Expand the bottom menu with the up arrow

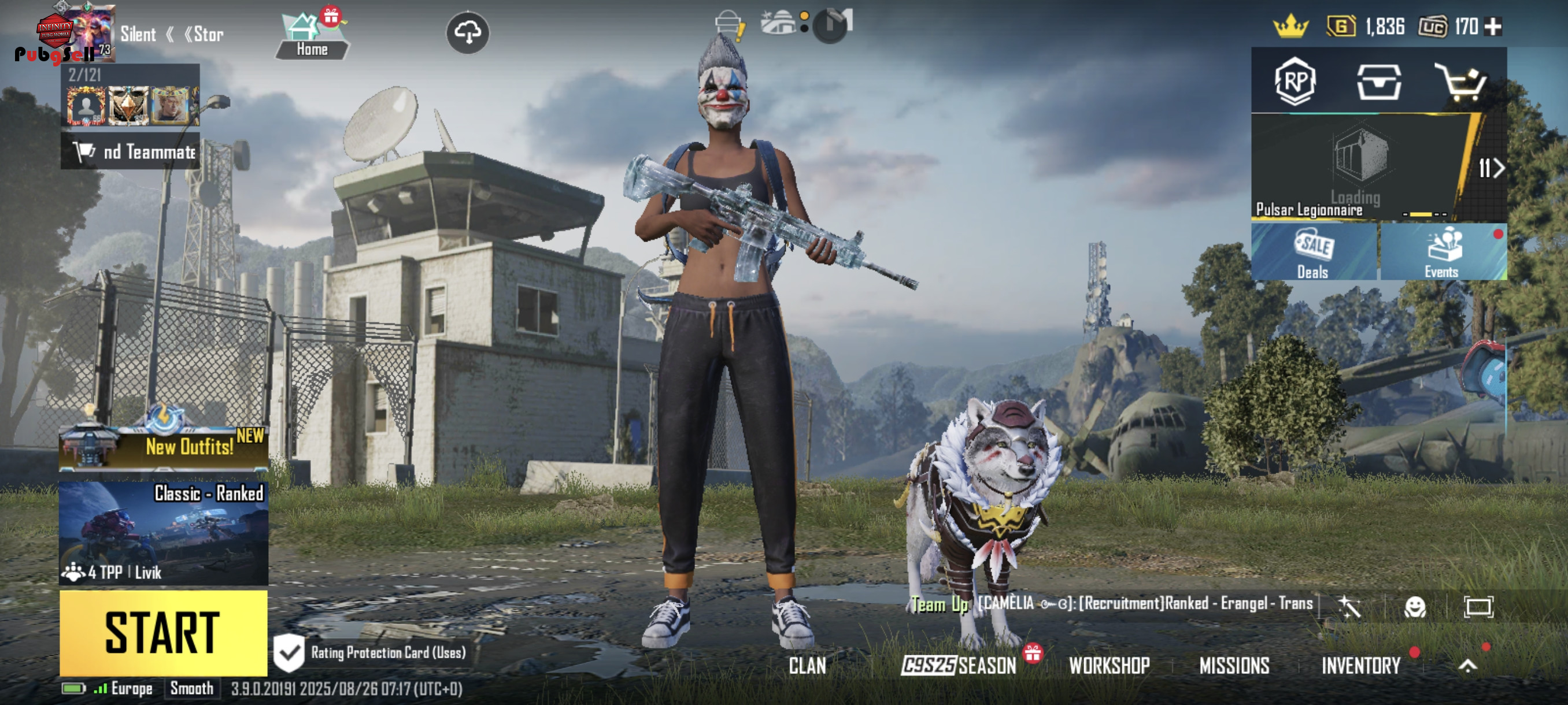point(1467,666)
